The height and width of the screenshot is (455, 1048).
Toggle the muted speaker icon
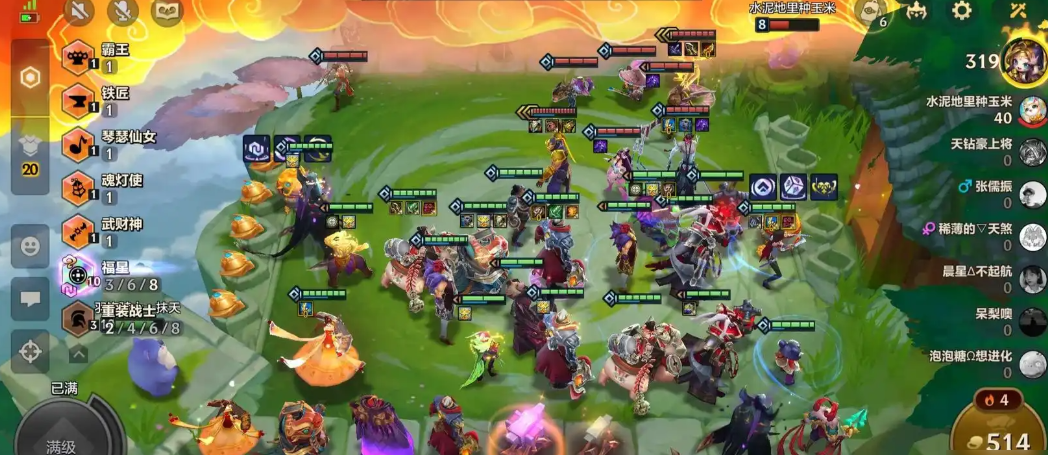tap(80, 11)
